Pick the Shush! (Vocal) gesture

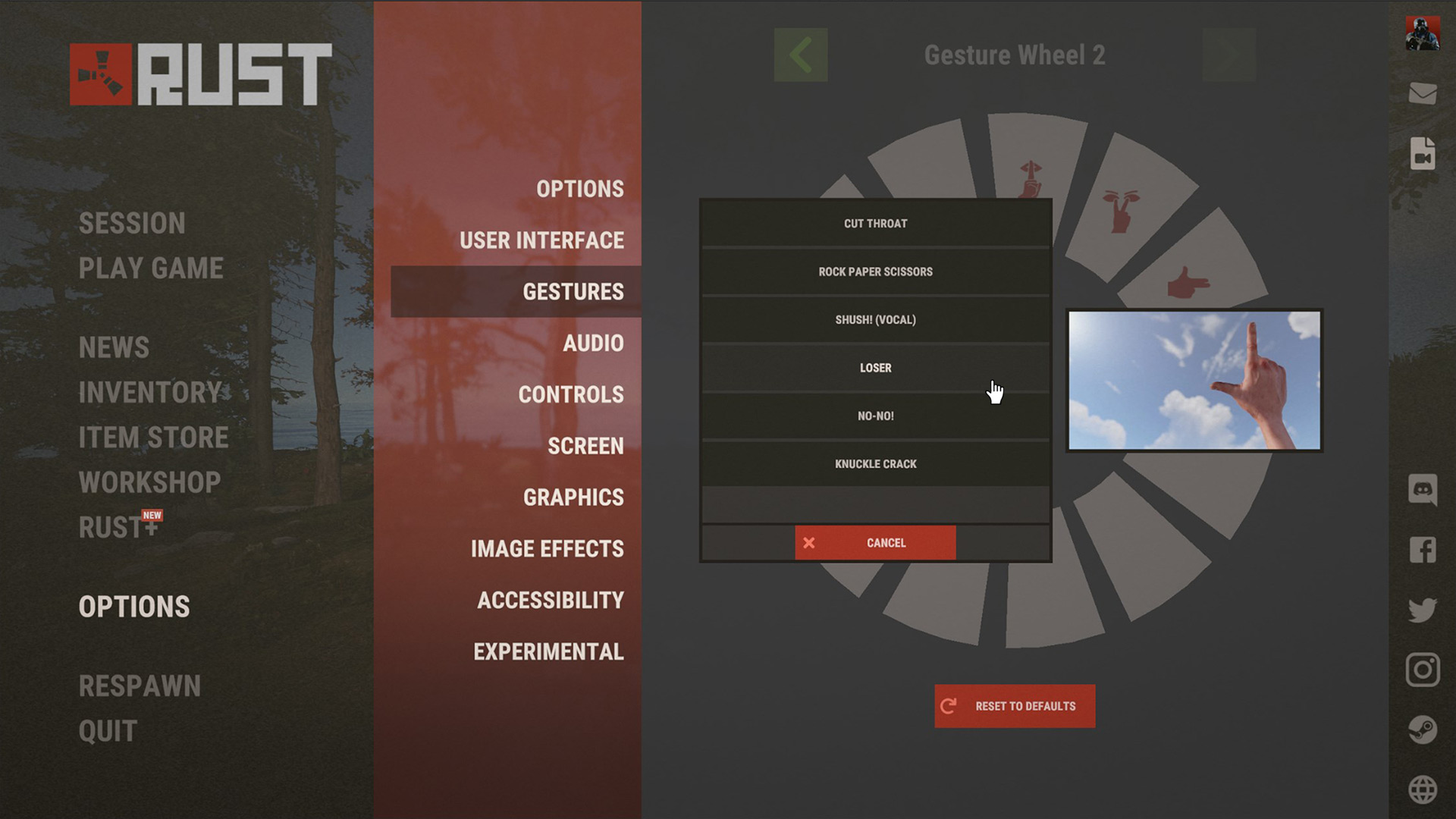[875, 320]
